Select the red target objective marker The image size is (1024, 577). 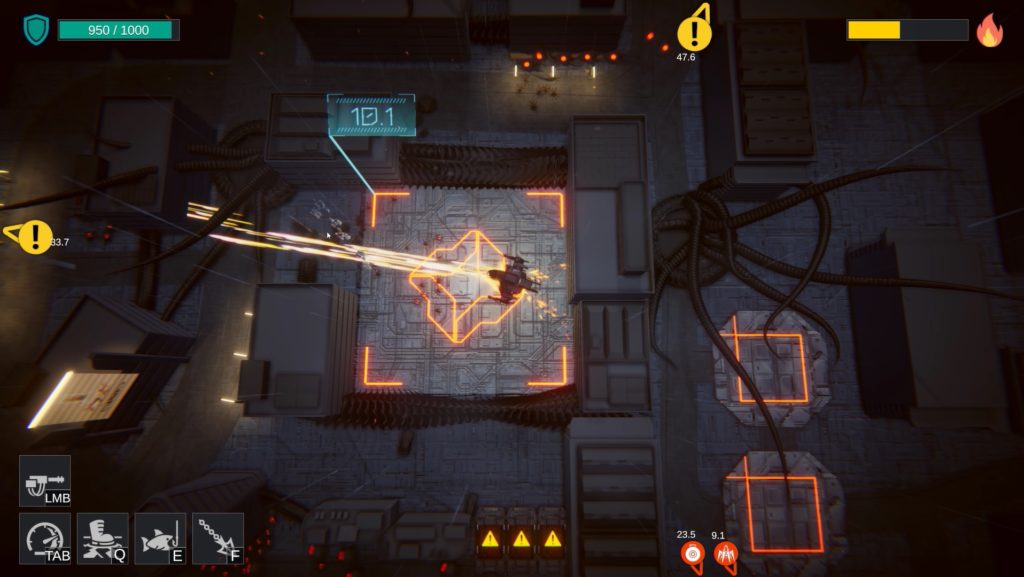click(x=692, y=554)
